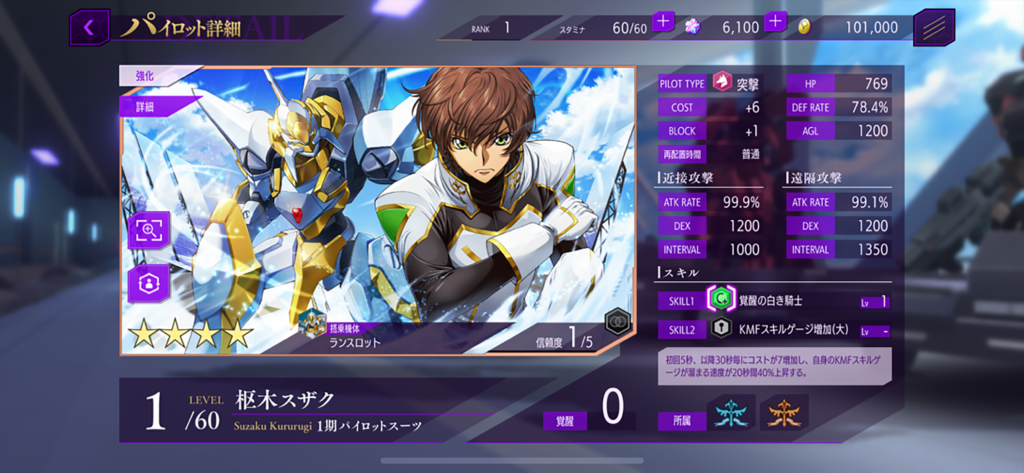Viewport: 1024px width, 473px height.
Task: Tap the pilot portrait toggle icon
Action: click(x=148, y=283)
